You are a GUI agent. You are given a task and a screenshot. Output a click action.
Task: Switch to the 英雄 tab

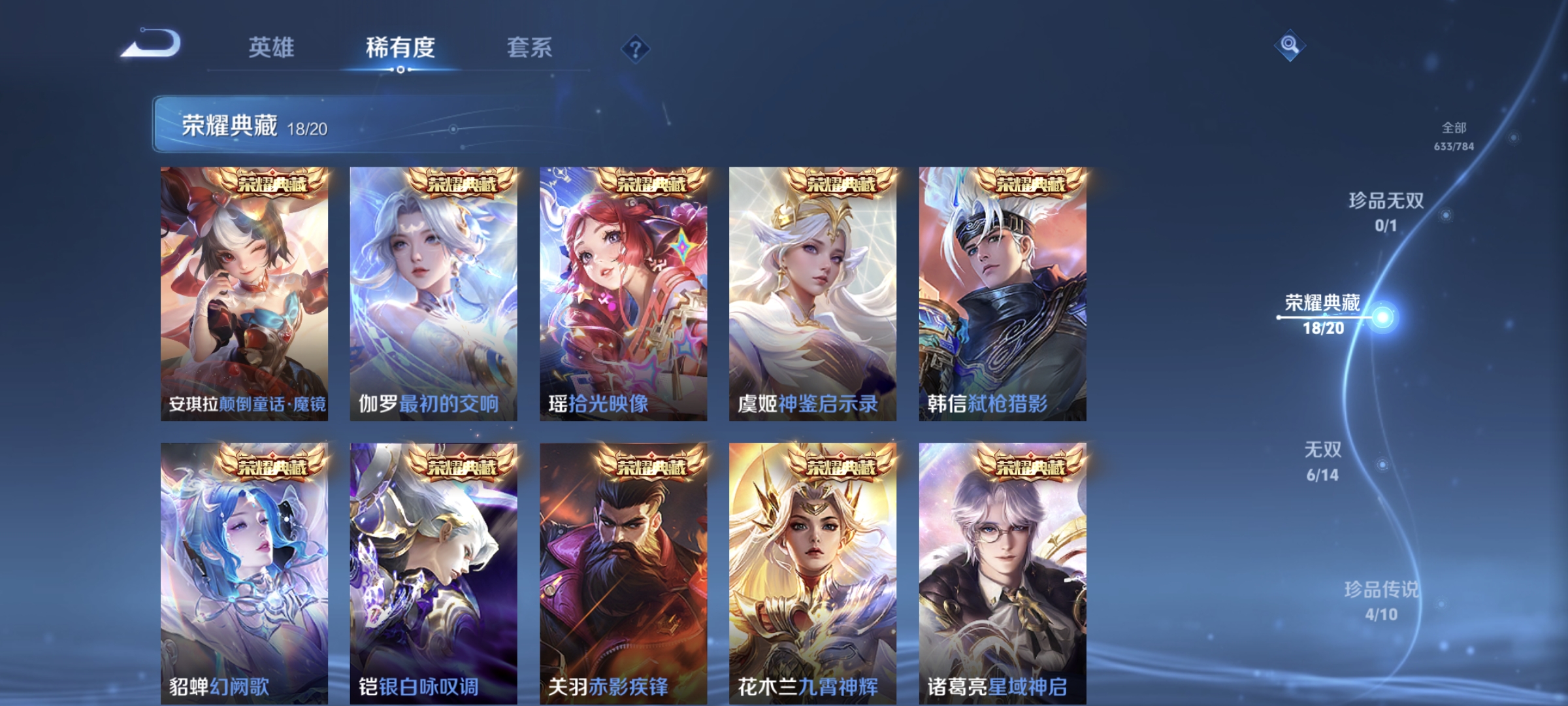(272, 48)
